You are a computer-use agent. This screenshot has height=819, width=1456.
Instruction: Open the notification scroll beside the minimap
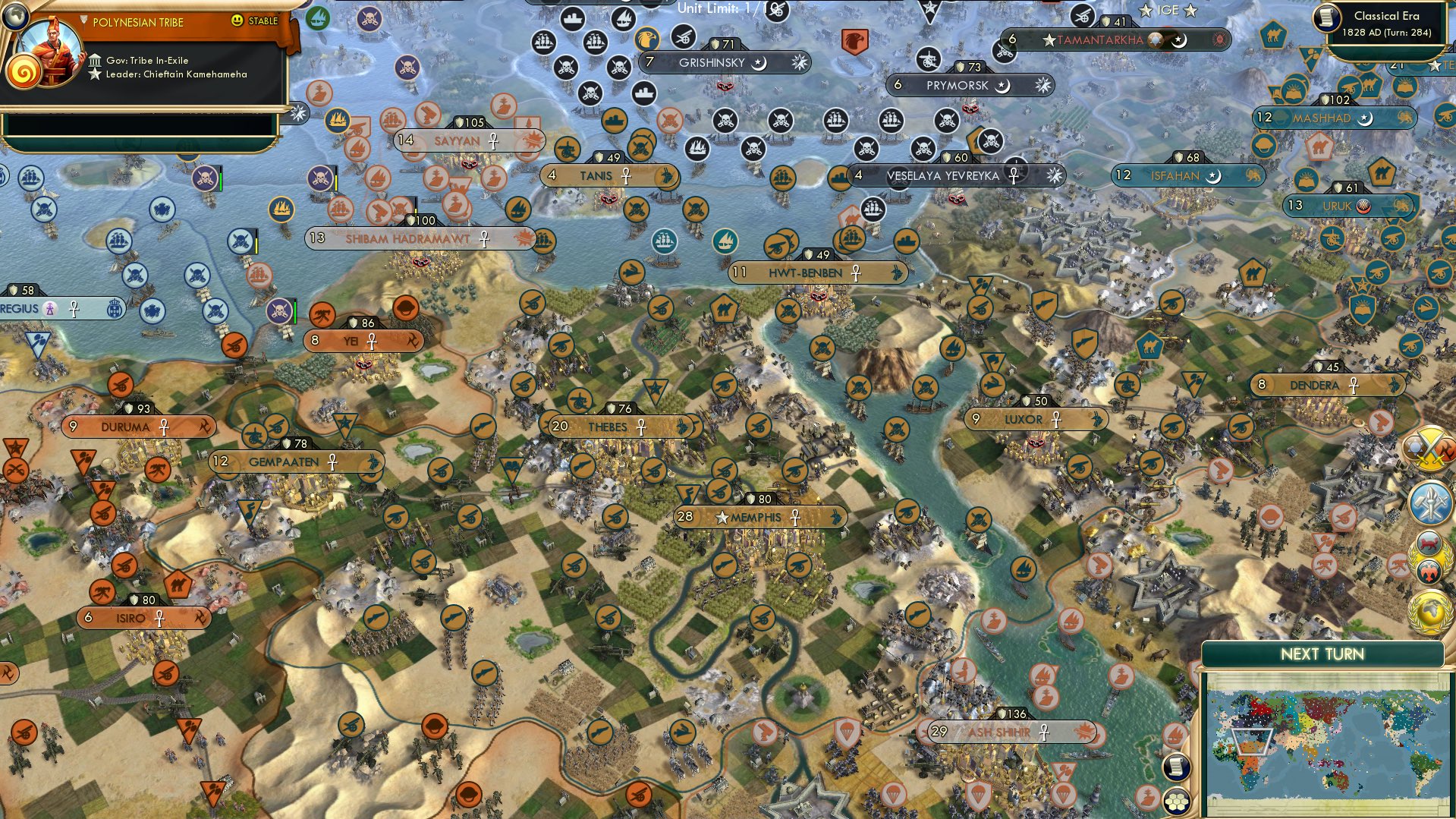1175,768
